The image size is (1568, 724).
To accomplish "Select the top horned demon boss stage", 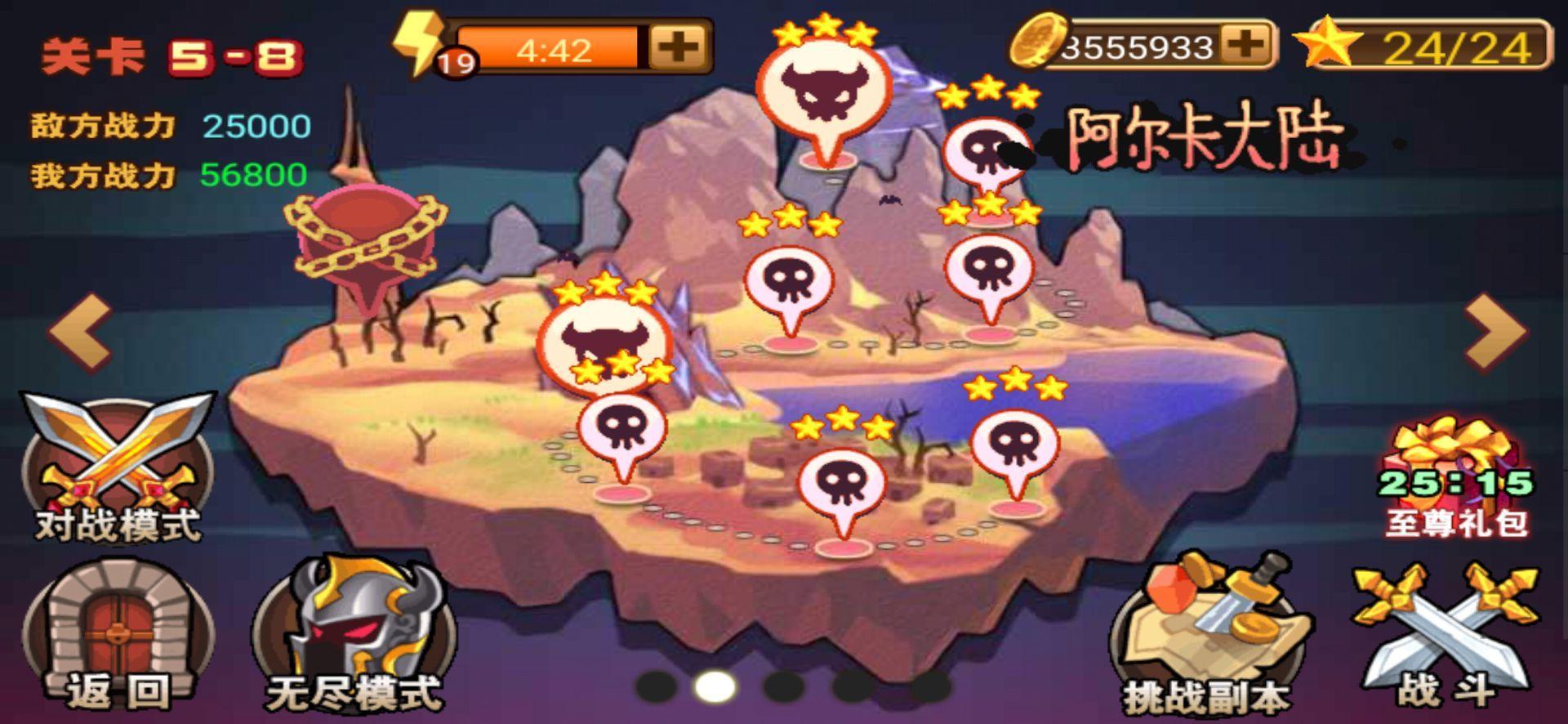I will pyautogui.click(x=823, y=92).
